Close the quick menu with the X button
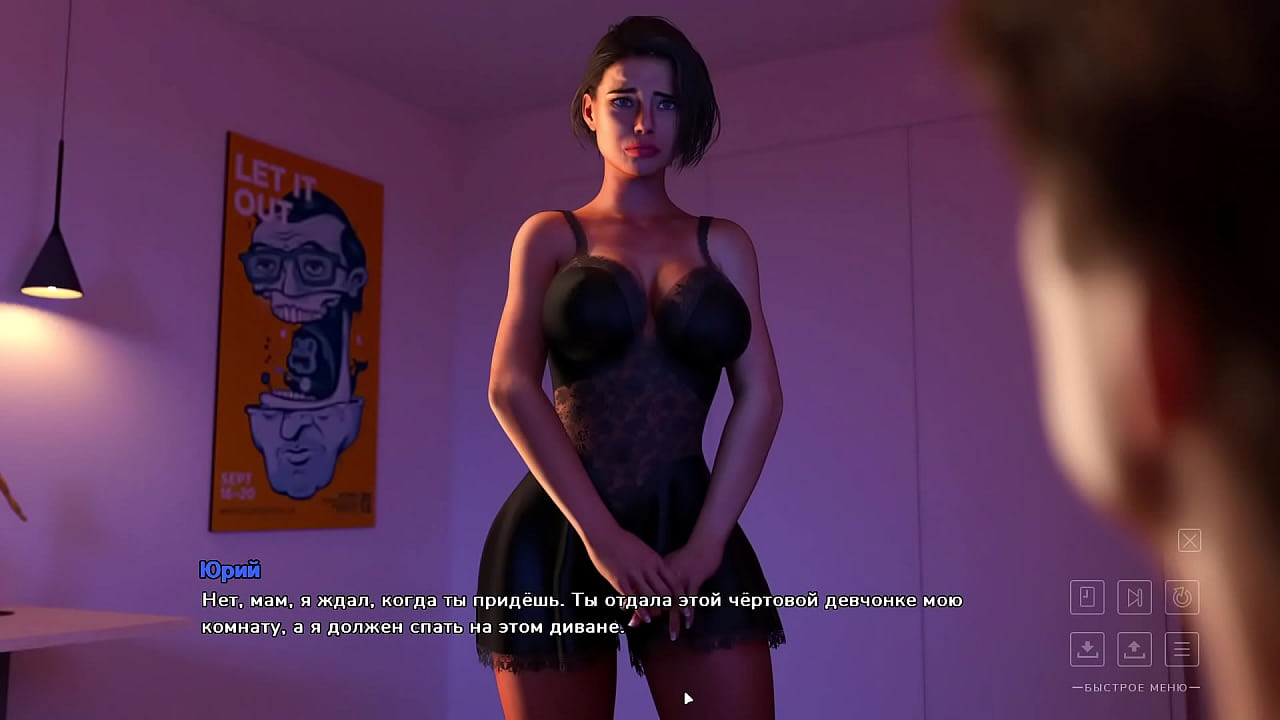The height and width of the screenshot is (720, 1280). click(x=1189, y=541)
